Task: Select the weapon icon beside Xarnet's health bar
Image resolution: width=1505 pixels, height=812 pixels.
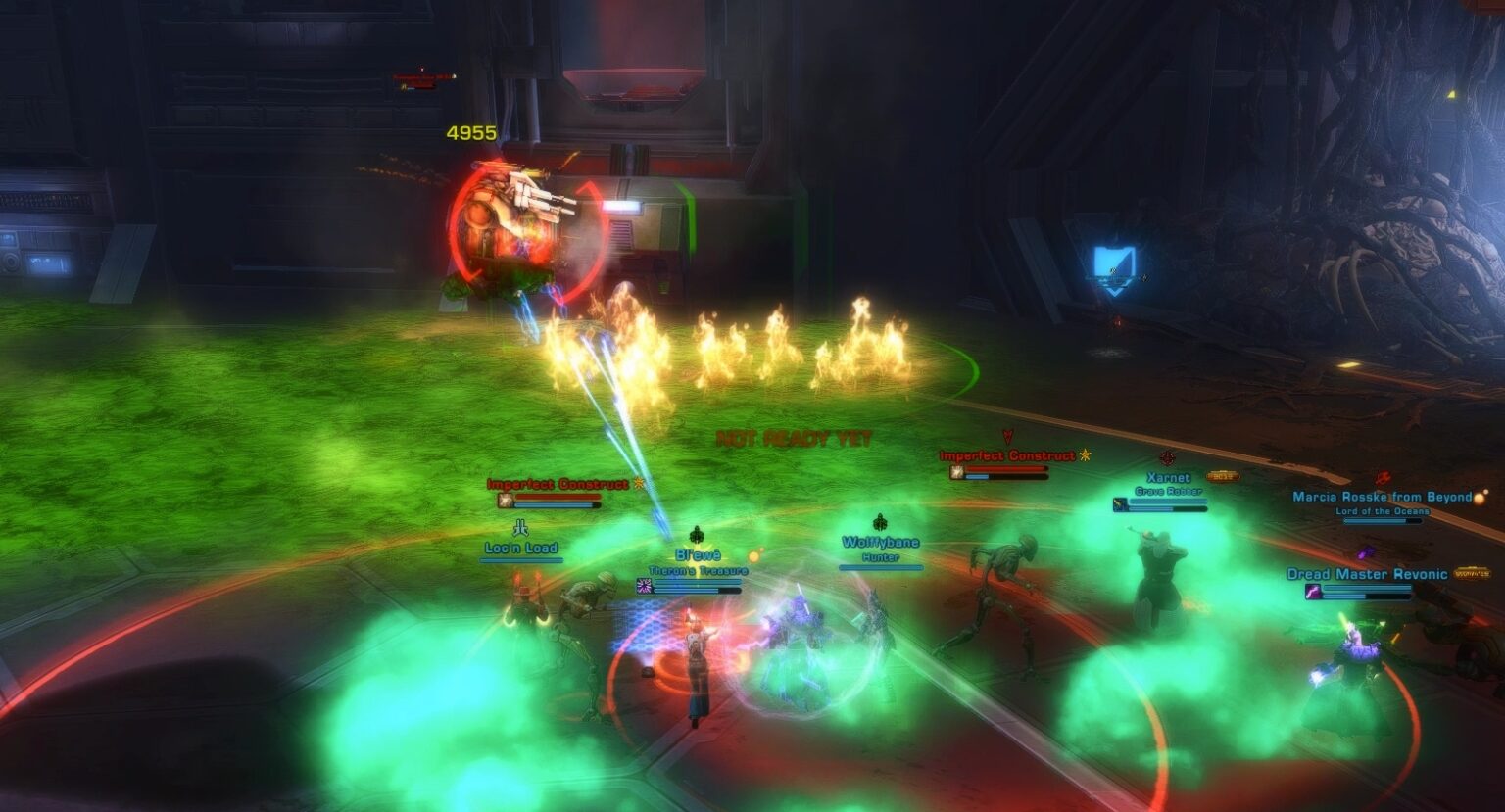Action: 1118,504
